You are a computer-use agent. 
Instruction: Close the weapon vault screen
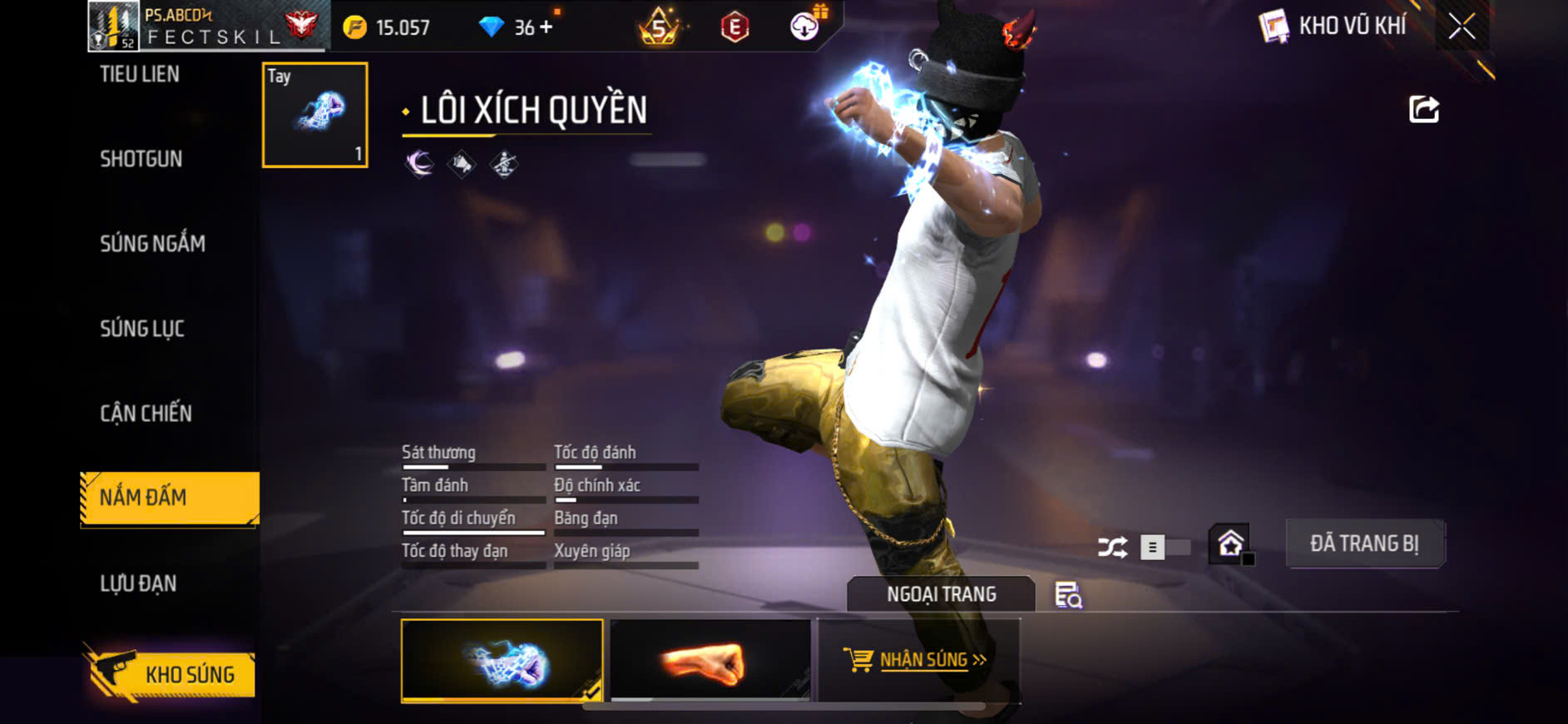tap(1462, 27)
